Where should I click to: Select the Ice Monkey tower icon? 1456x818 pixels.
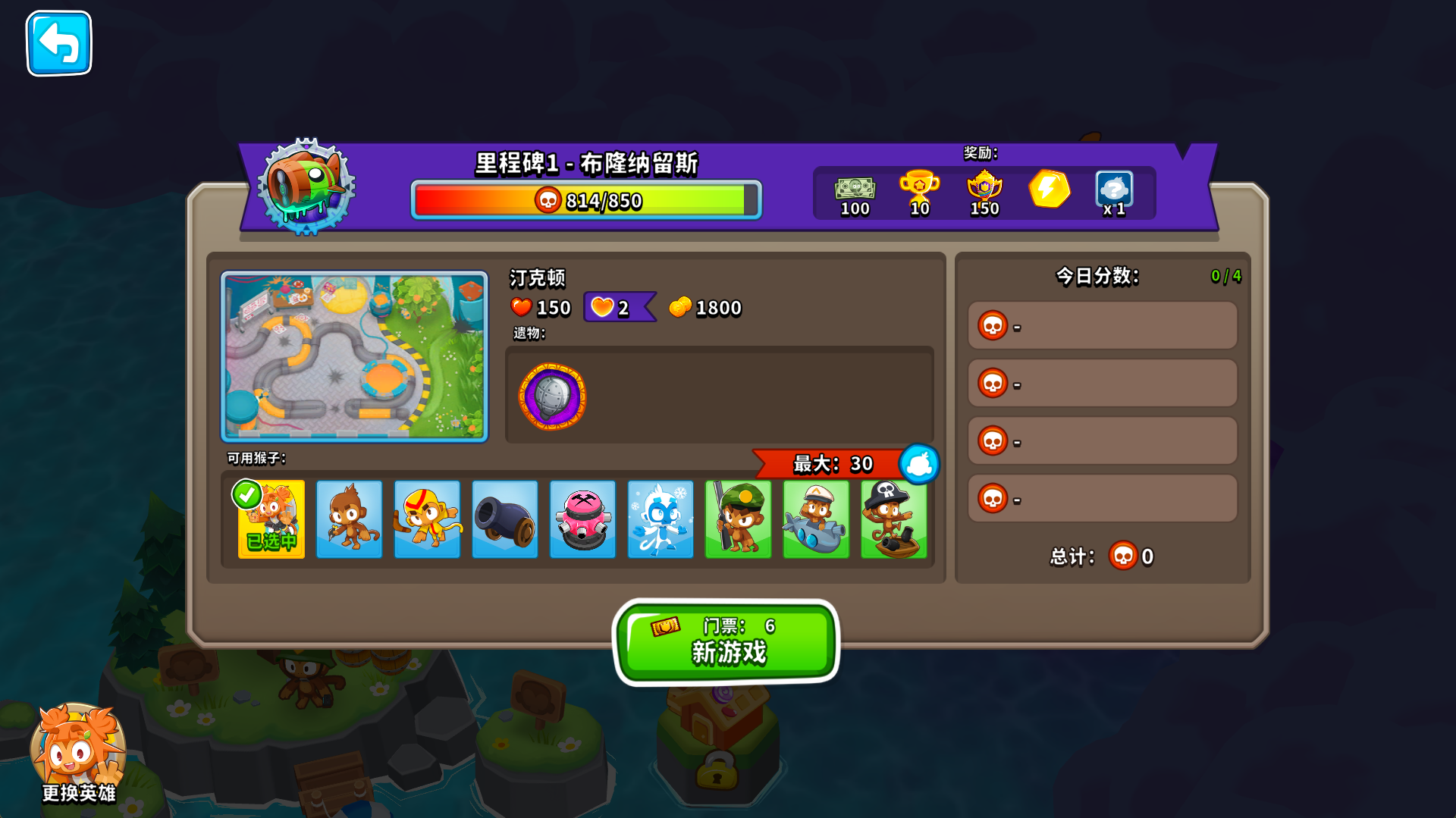coord(660,519)
